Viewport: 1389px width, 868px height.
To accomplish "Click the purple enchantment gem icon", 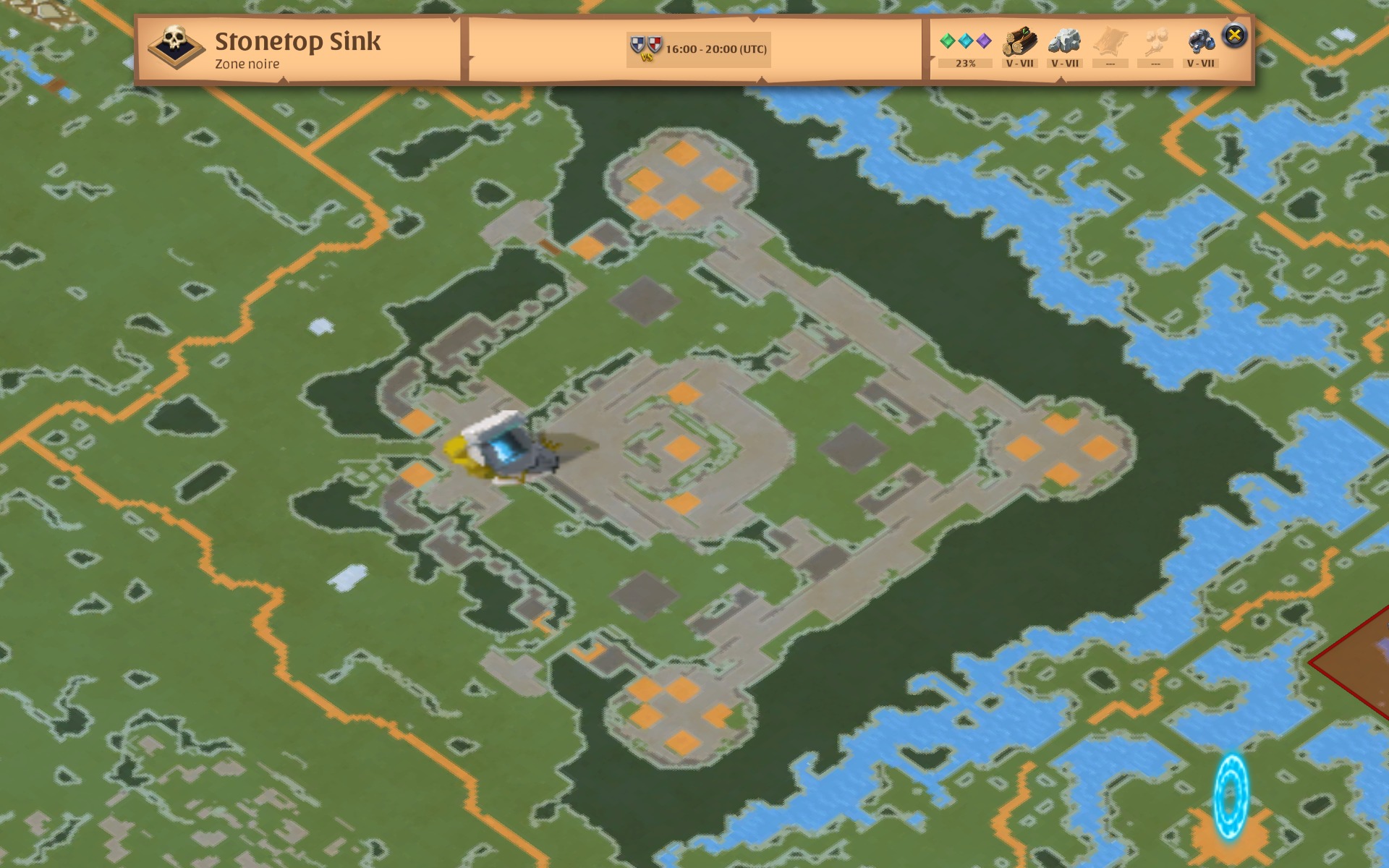I will (985, 41).
